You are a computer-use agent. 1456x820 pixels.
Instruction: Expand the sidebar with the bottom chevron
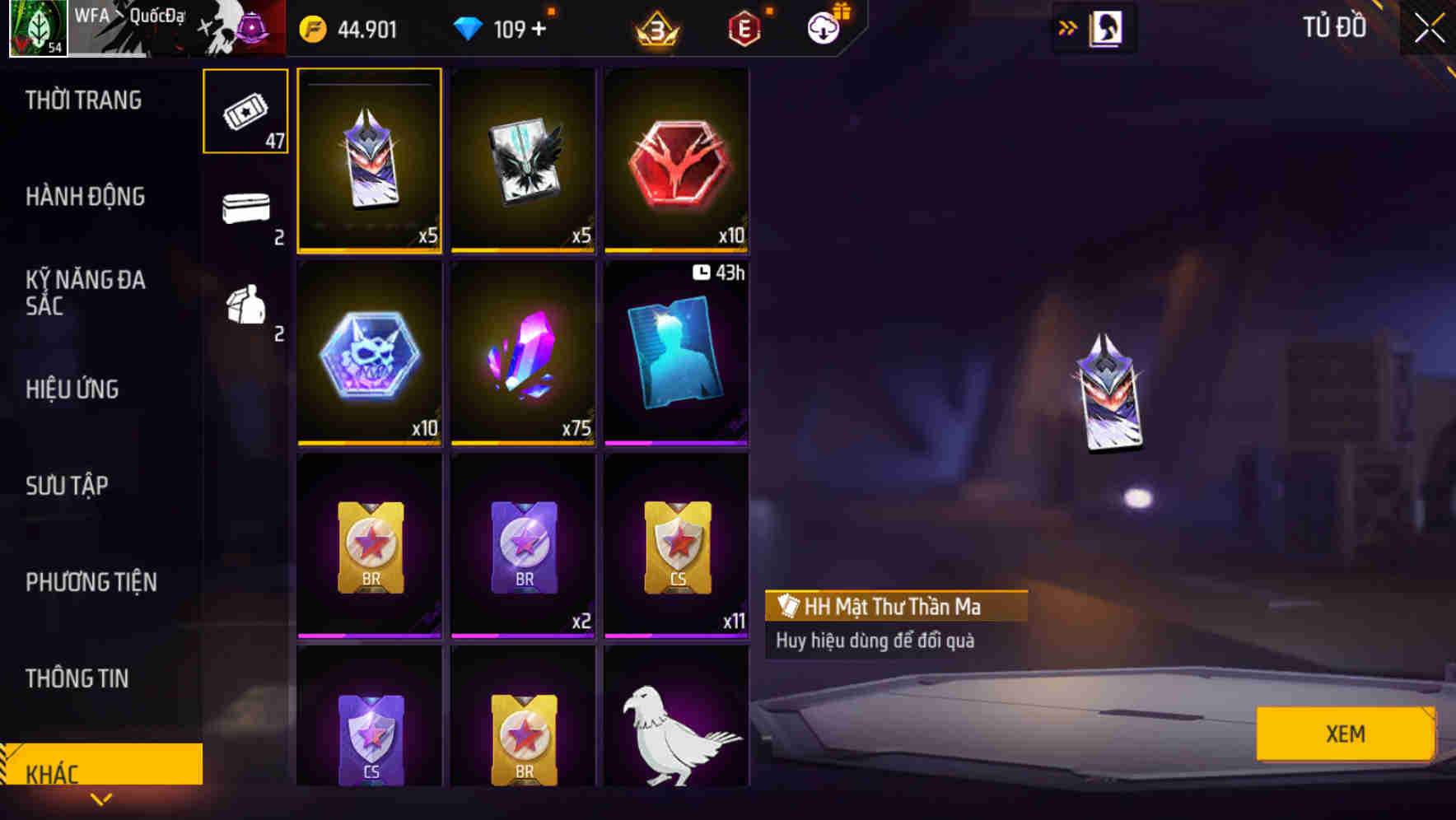point(102,798)
